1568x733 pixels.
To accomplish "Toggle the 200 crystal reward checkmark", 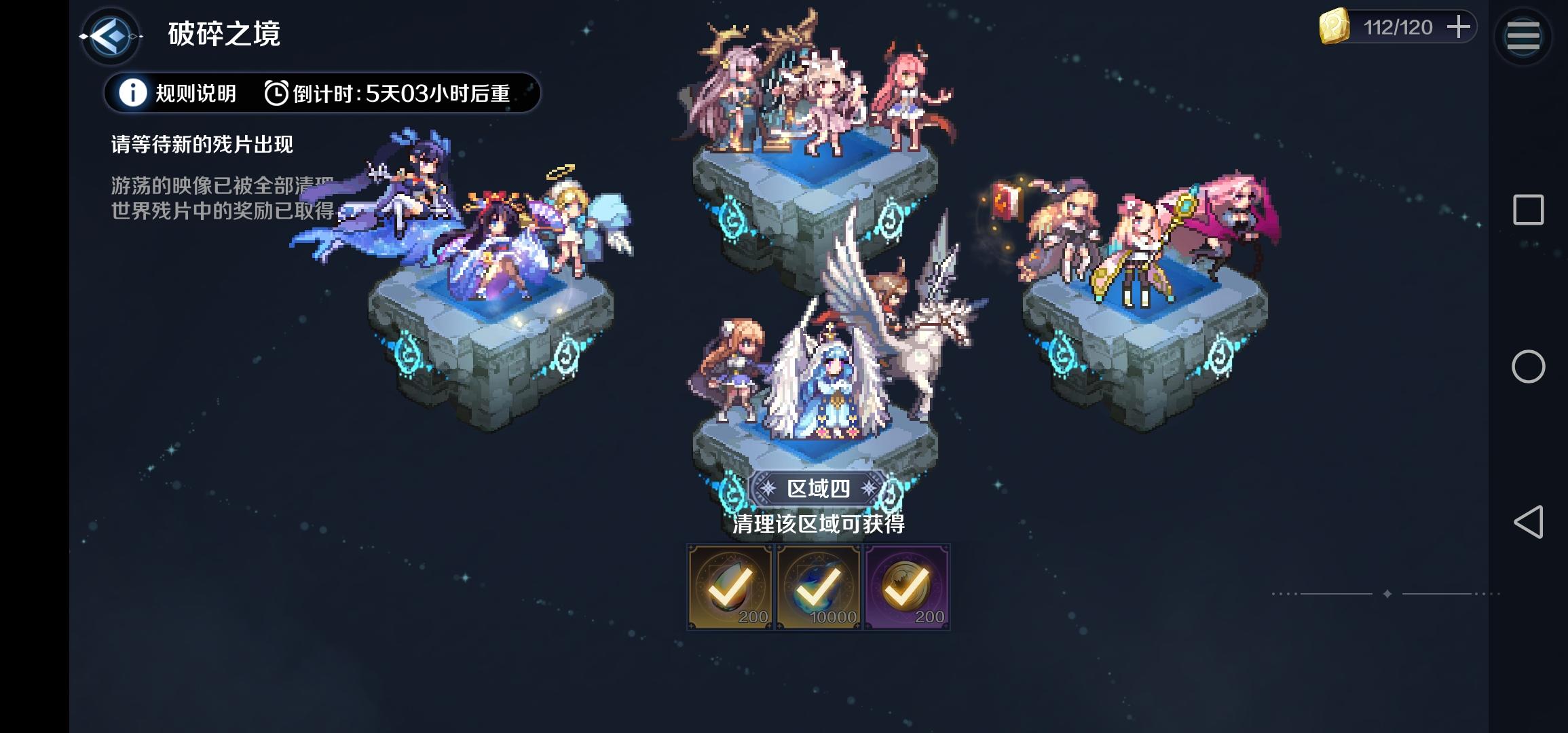I will tap(730, 586).
